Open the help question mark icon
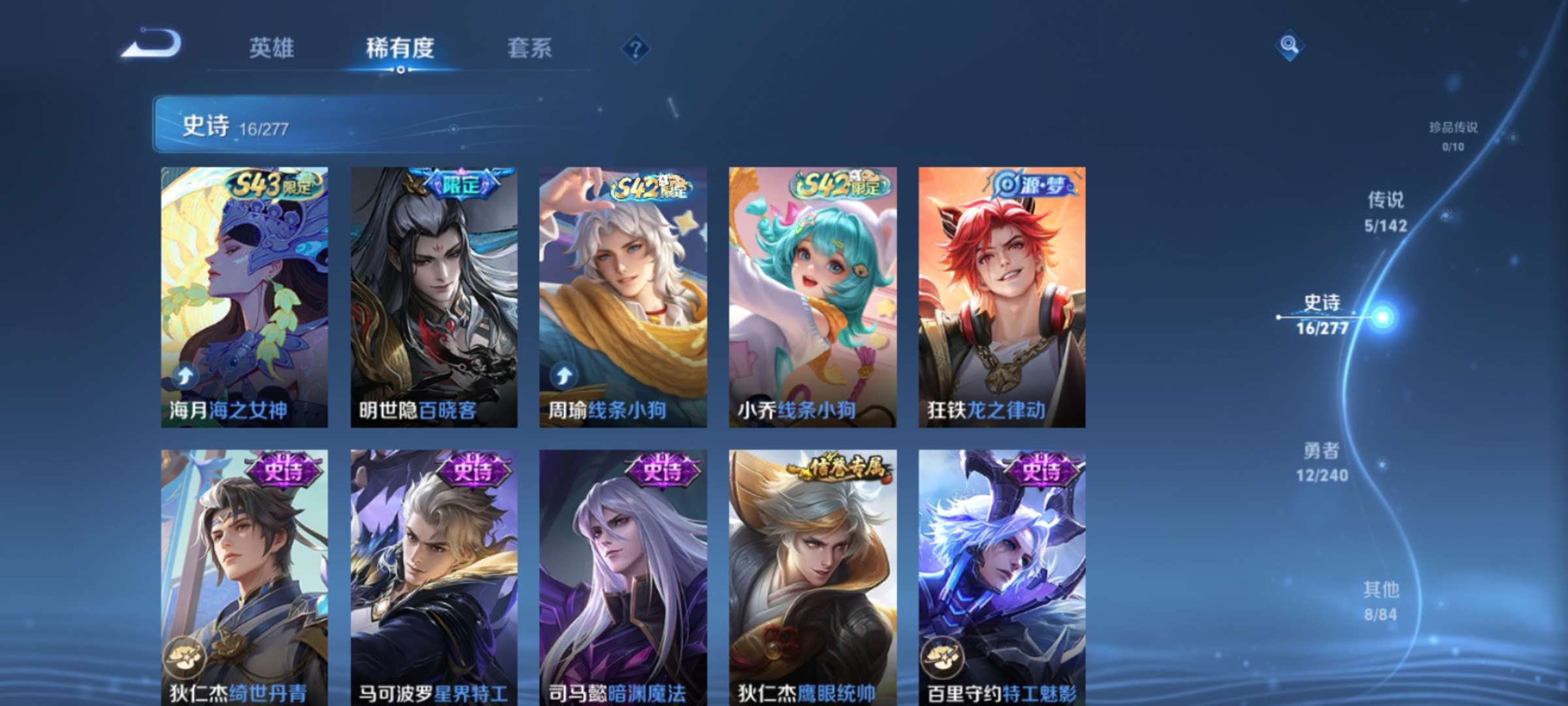 coord(635,48)
